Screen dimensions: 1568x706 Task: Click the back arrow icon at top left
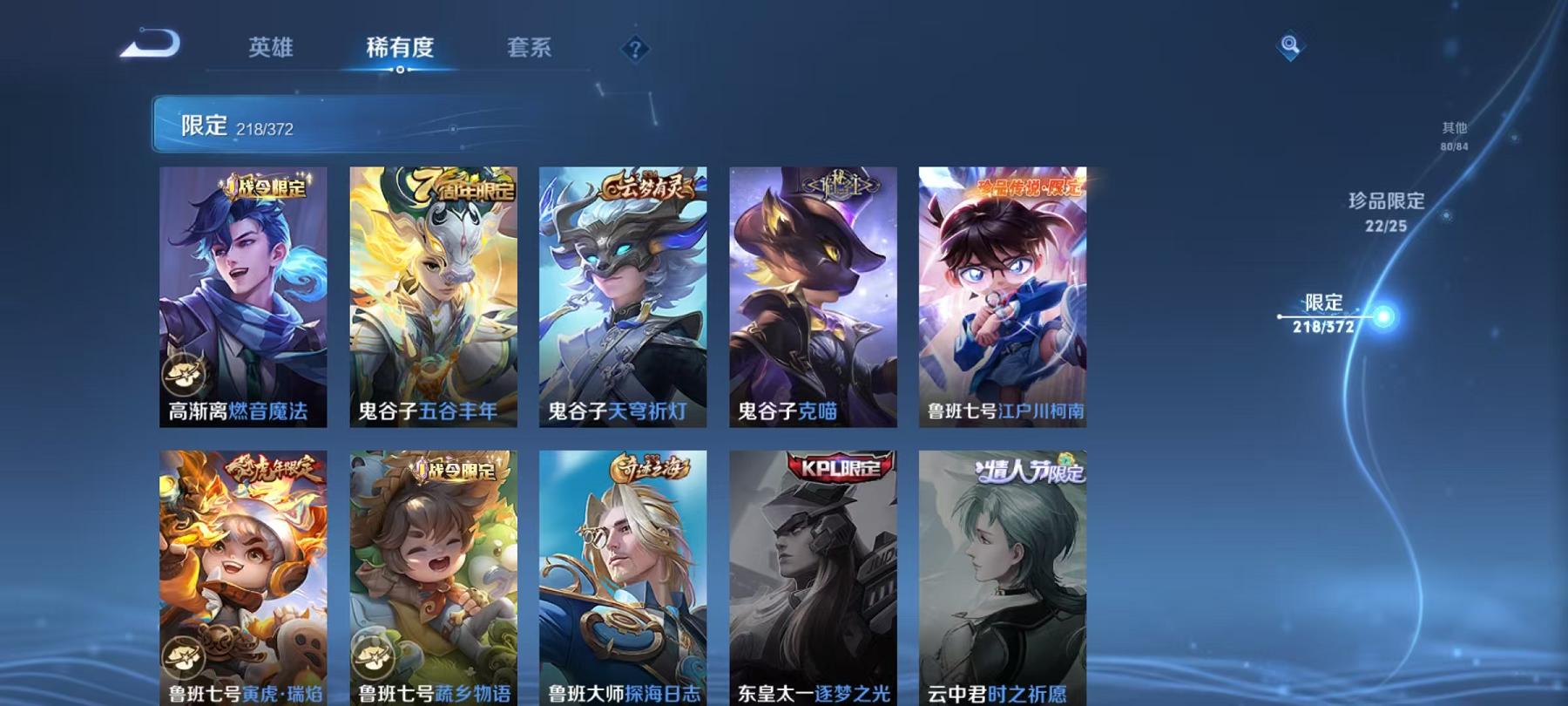[x=152, y=42]
